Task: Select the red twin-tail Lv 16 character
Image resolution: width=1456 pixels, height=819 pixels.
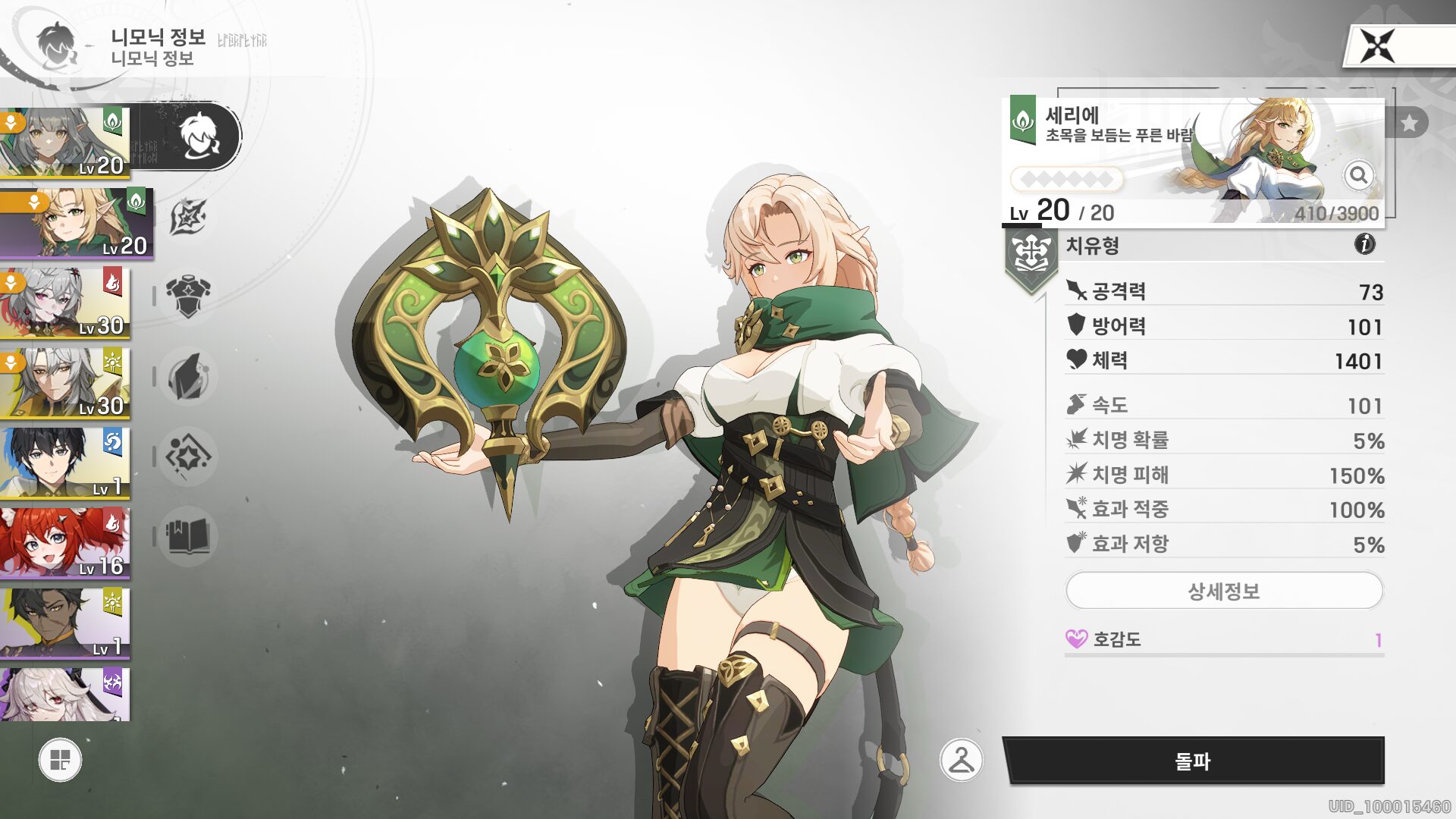Action: pyautogui.click(x=65, y=543)
